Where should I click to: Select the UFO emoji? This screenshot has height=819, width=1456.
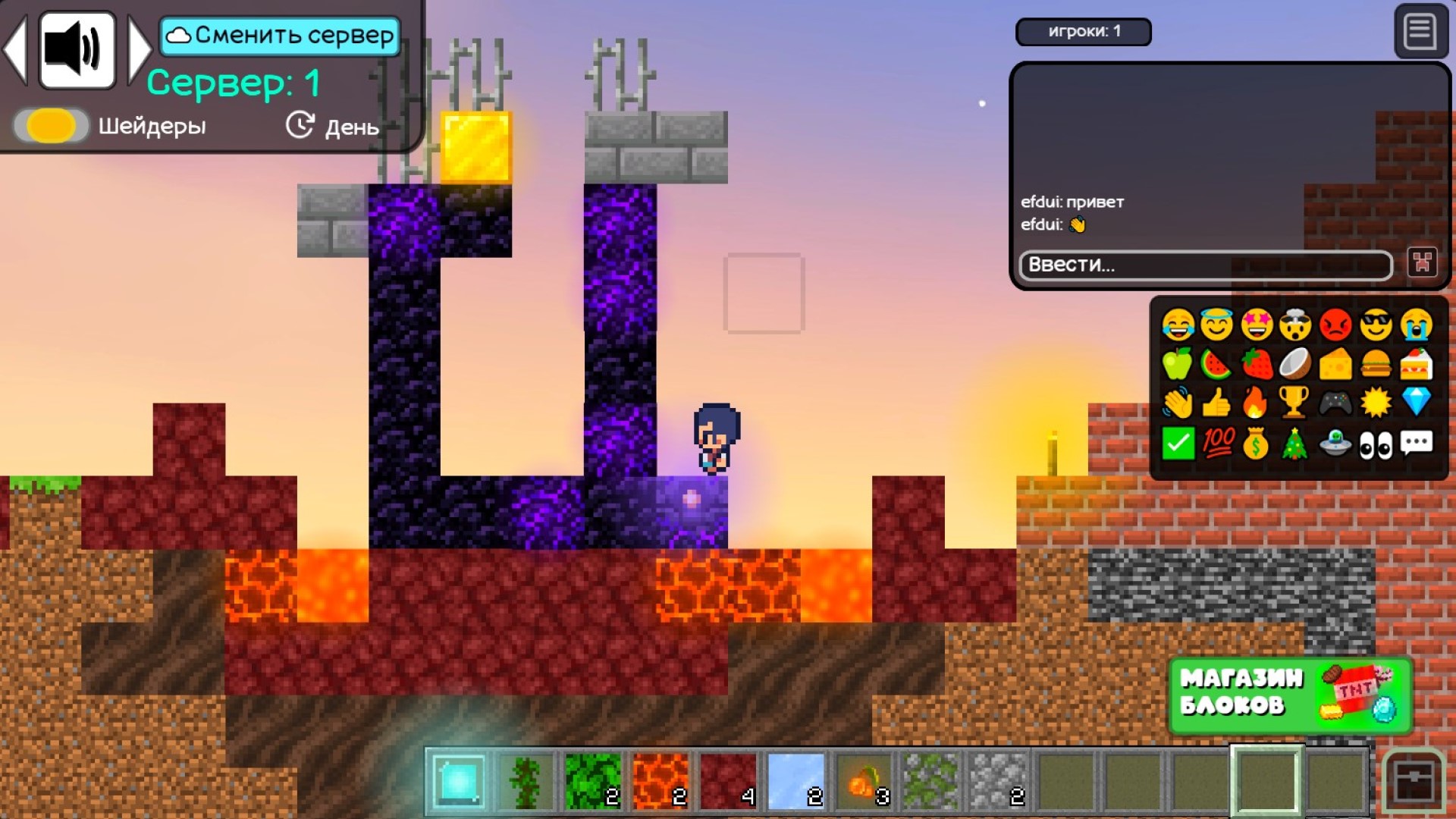[x=1336, y=442]
